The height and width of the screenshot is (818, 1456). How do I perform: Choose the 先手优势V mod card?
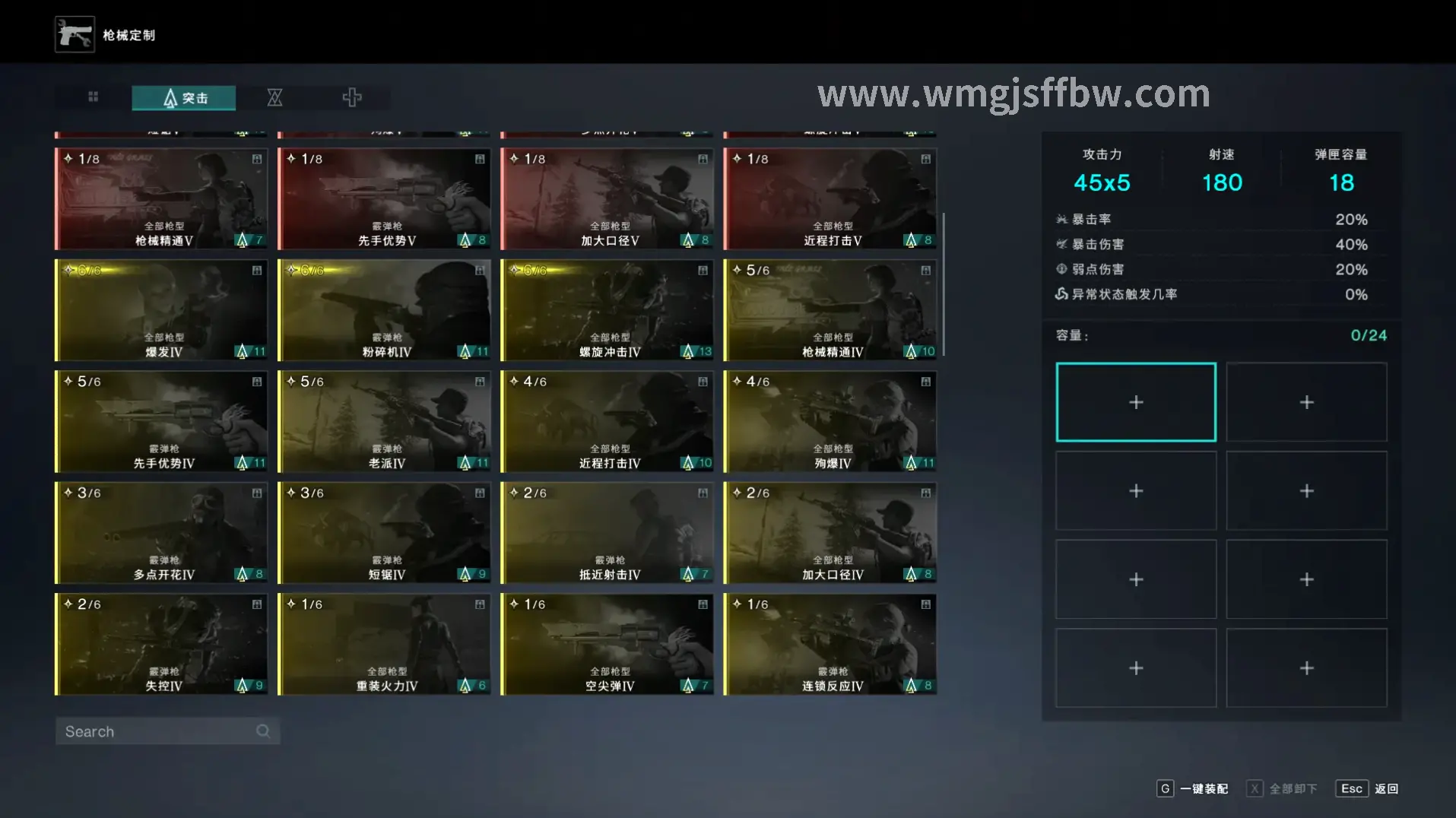(x=384, y=199)
